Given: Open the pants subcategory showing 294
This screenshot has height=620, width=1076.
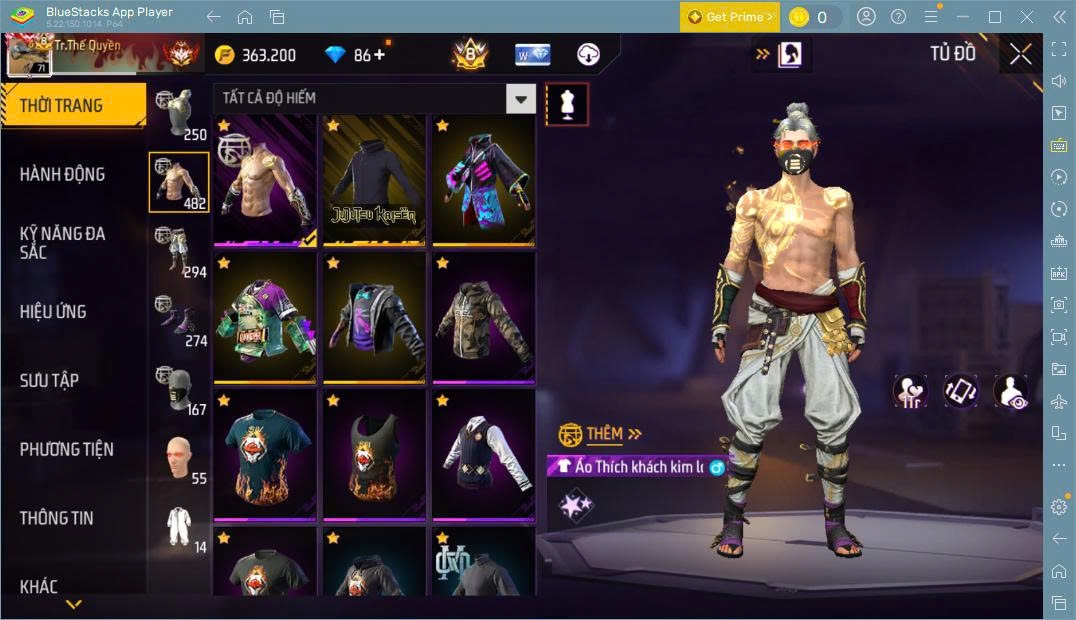Looking at the screenshot, I should [179, 252].
